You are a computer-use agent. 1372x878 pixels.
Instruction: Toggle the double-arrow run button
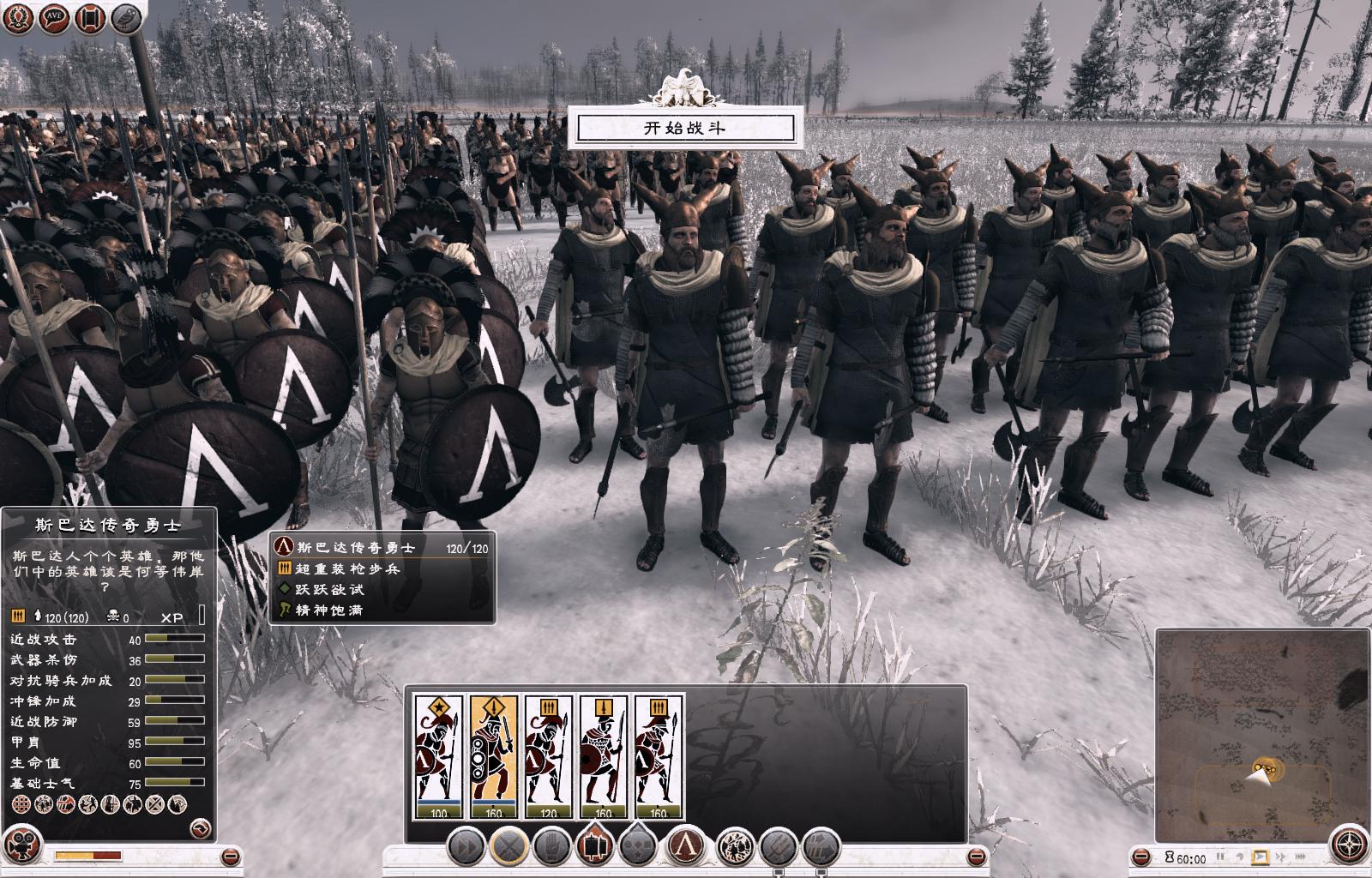(x=466, y=847)
